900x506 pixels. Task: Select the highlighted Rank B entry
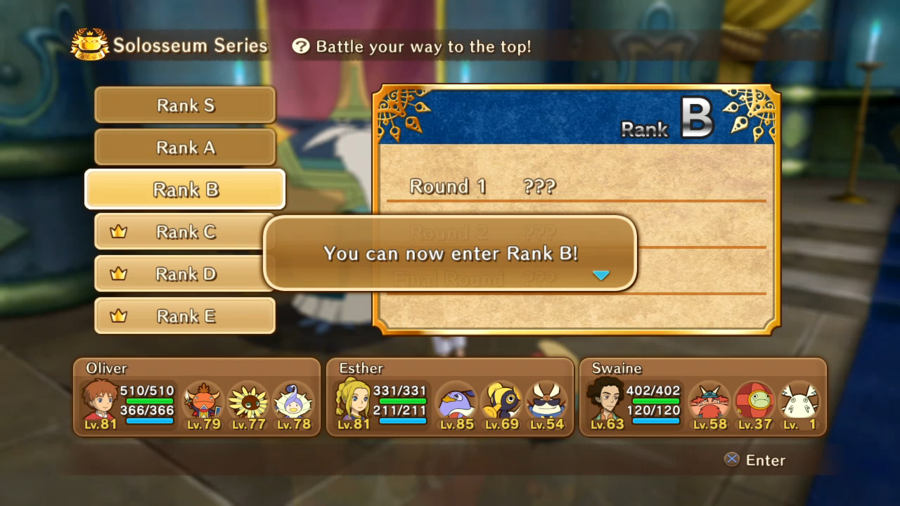coord(185,189)
